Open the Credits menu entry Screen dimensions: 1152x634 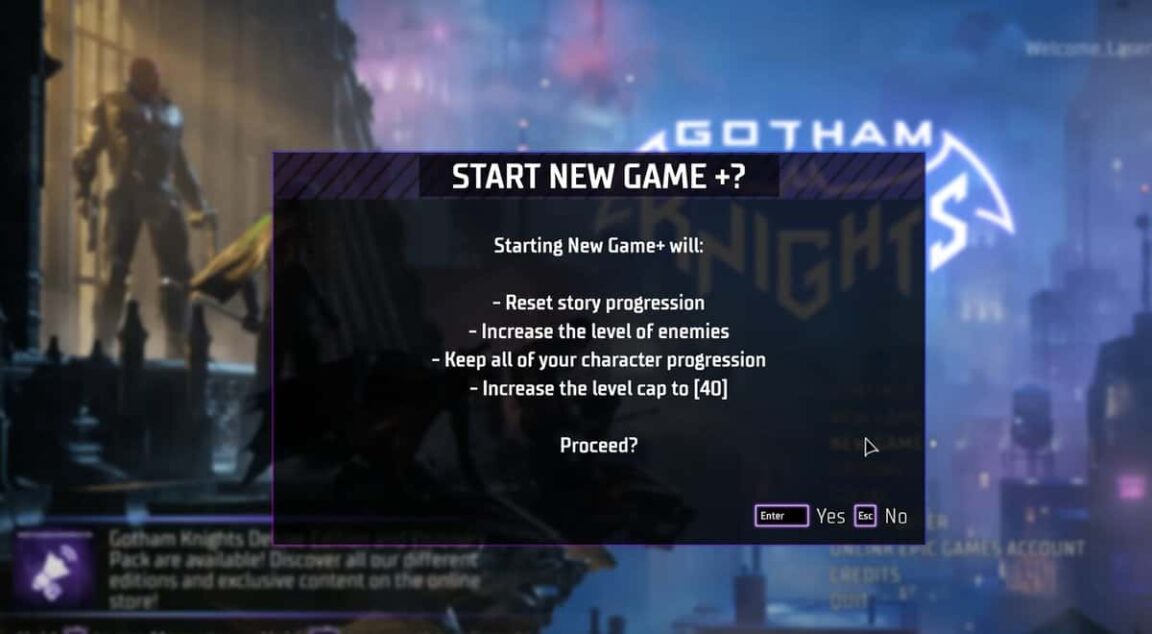[864, 576]
